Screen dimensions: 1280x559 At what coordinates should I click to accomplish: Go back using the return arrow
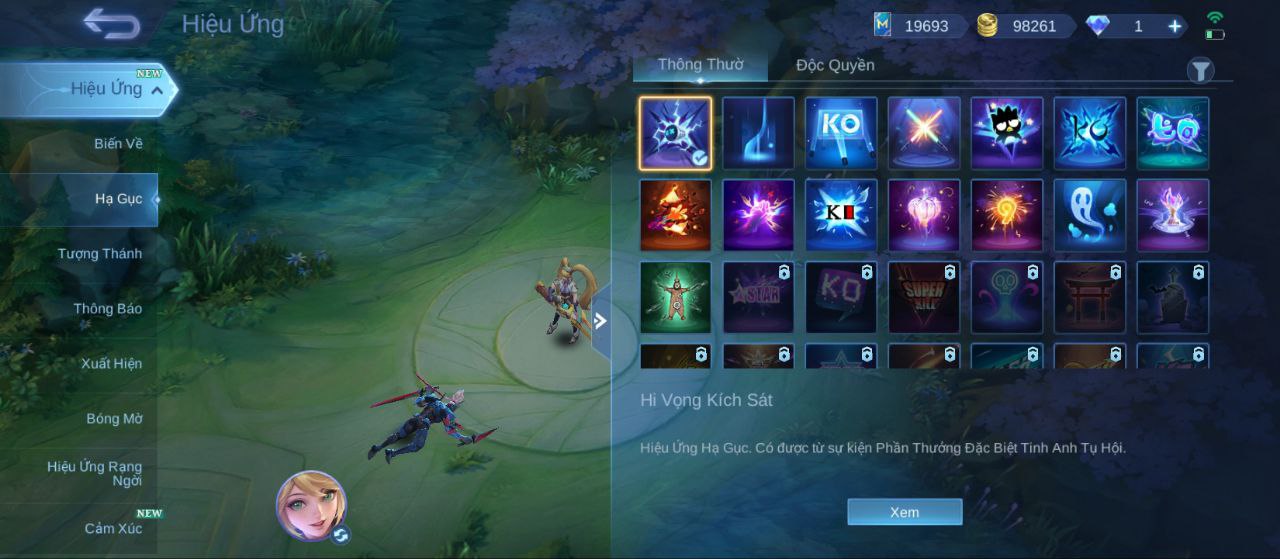coord(111,24)
